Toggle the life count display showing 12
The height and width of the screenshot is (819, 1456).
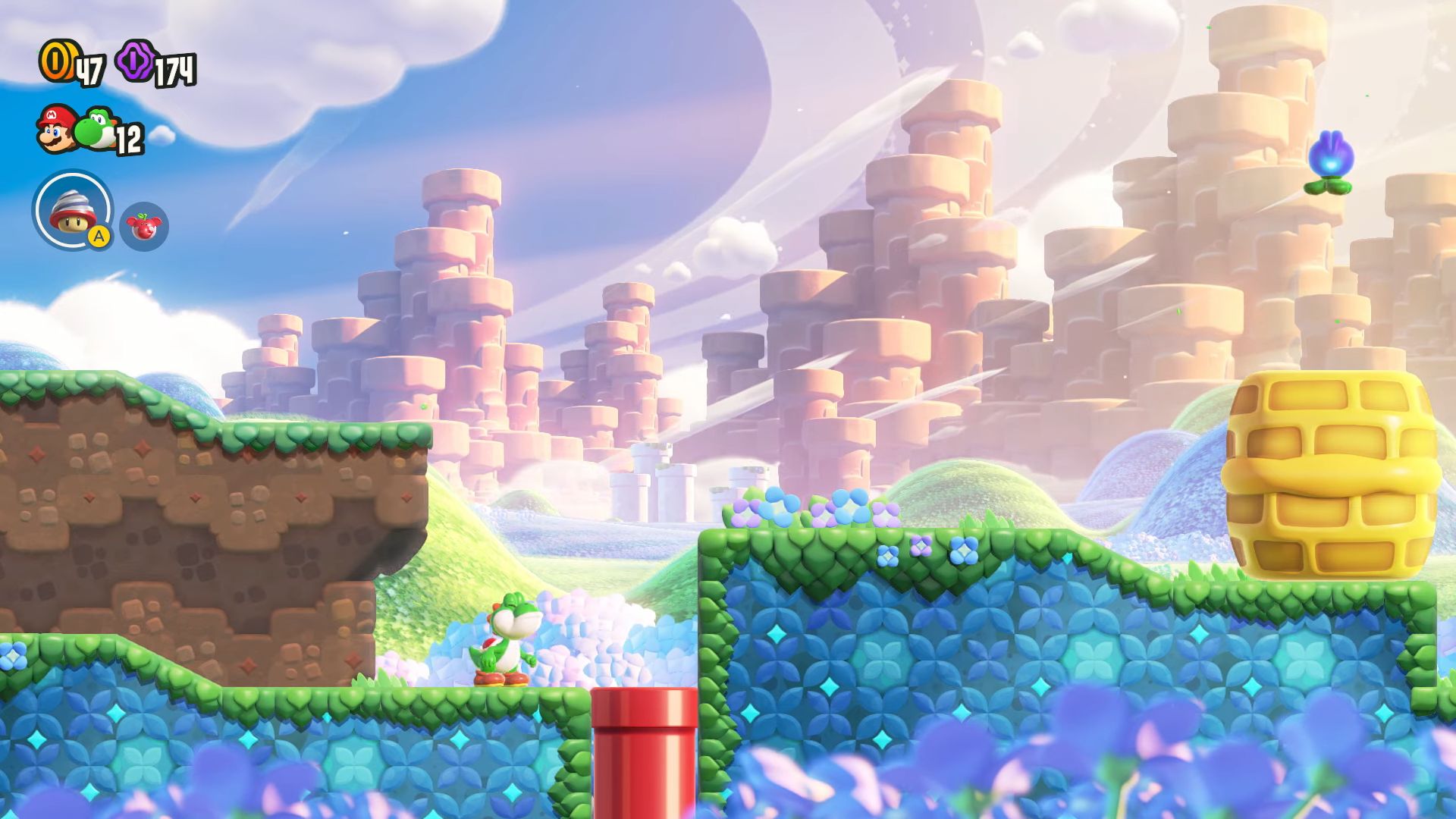pyautogui.click(x=129, y=138)
